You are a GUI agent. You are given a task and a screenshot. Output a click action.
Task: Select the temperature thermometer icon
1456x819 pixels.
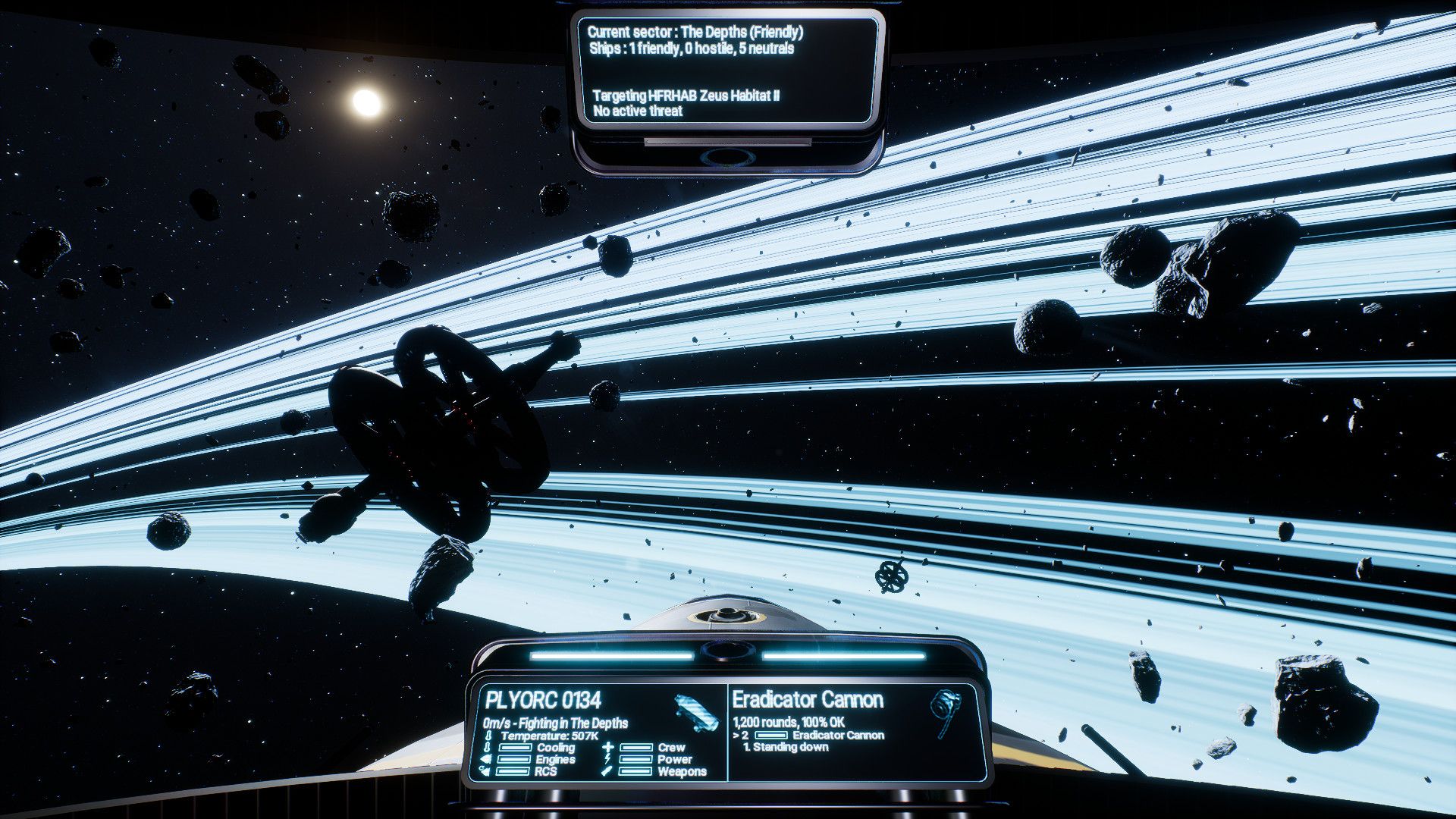pyautogui.click(x=487, y=736)
